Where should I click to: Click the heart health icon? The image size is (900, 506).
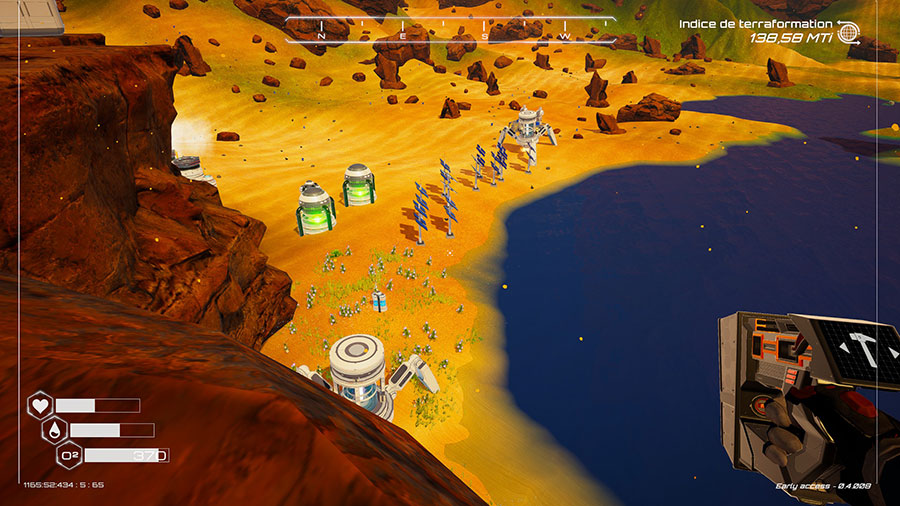pyautogui.click(x=40, y=405)
